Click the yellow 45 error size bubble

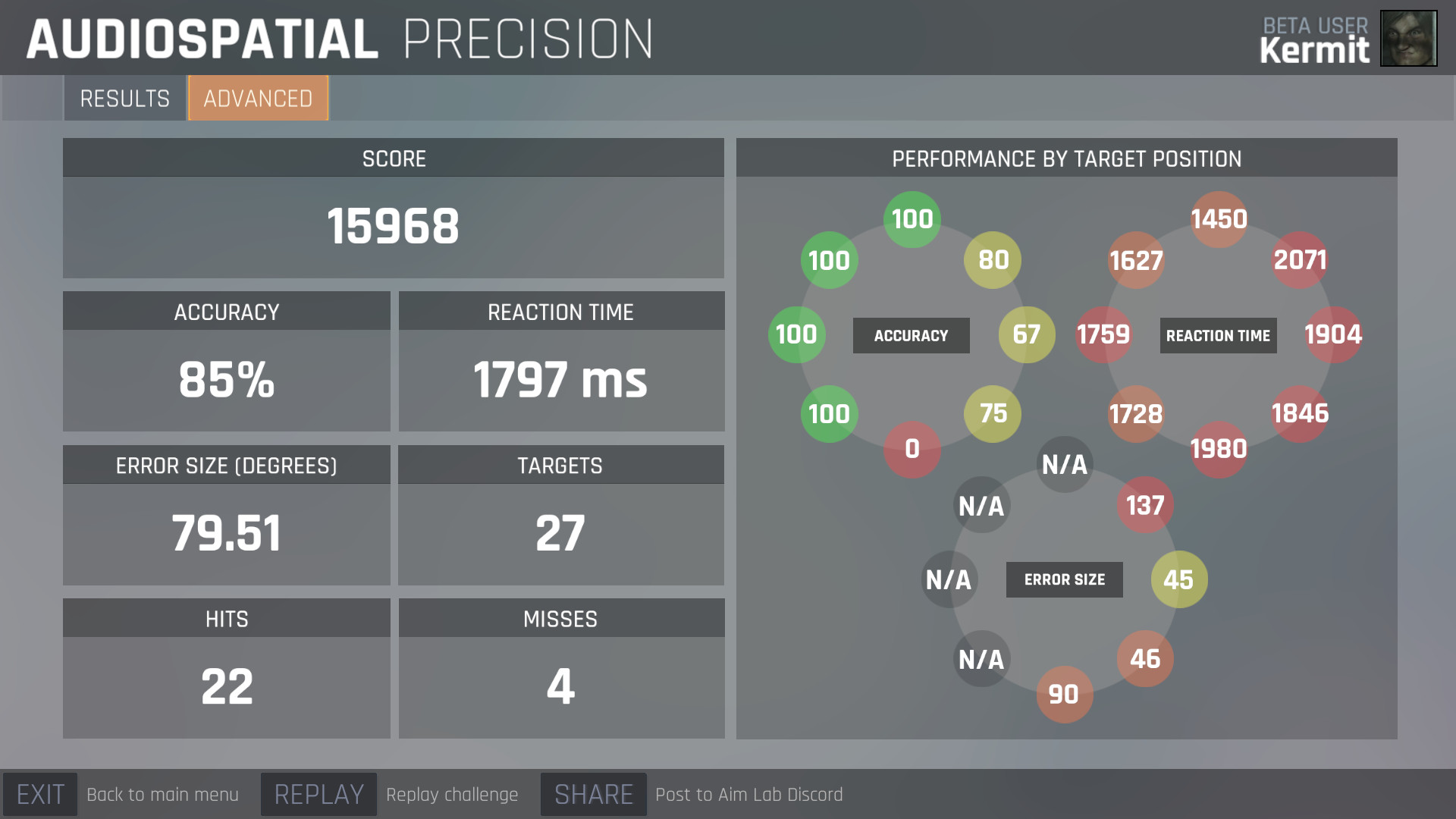tap(1178, 579)
